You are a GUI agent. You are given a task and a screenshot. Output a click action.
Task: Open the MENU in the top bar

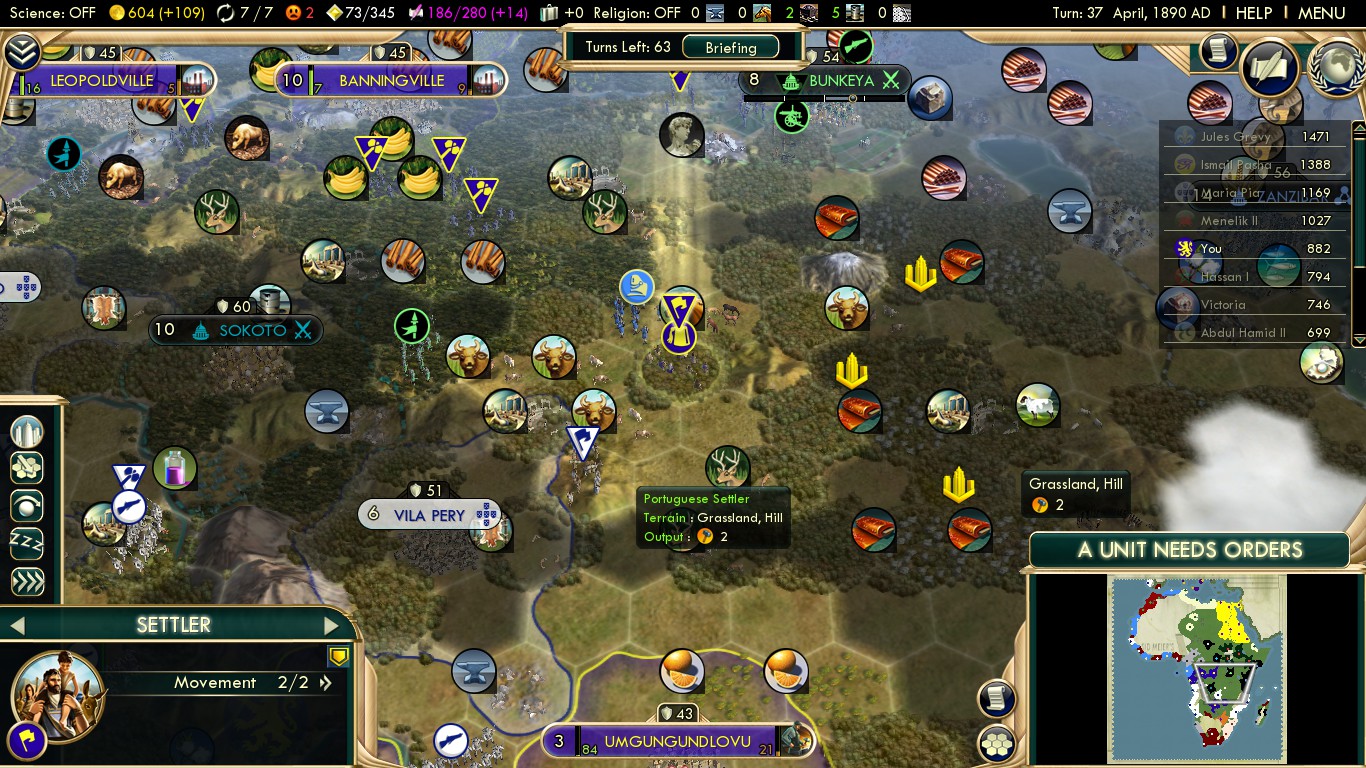coord(1321,13)
